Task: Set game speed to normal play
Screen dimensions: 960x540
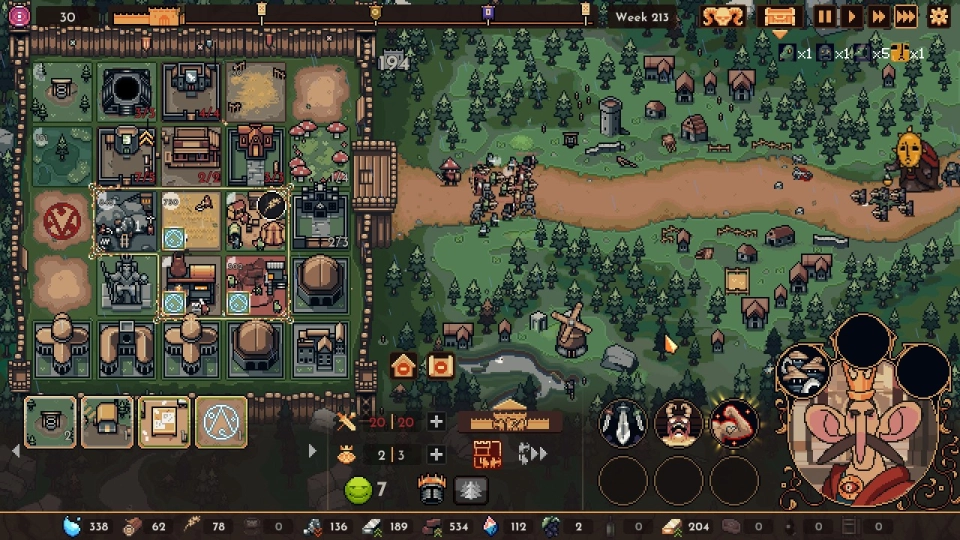Action: click(851, 16)
